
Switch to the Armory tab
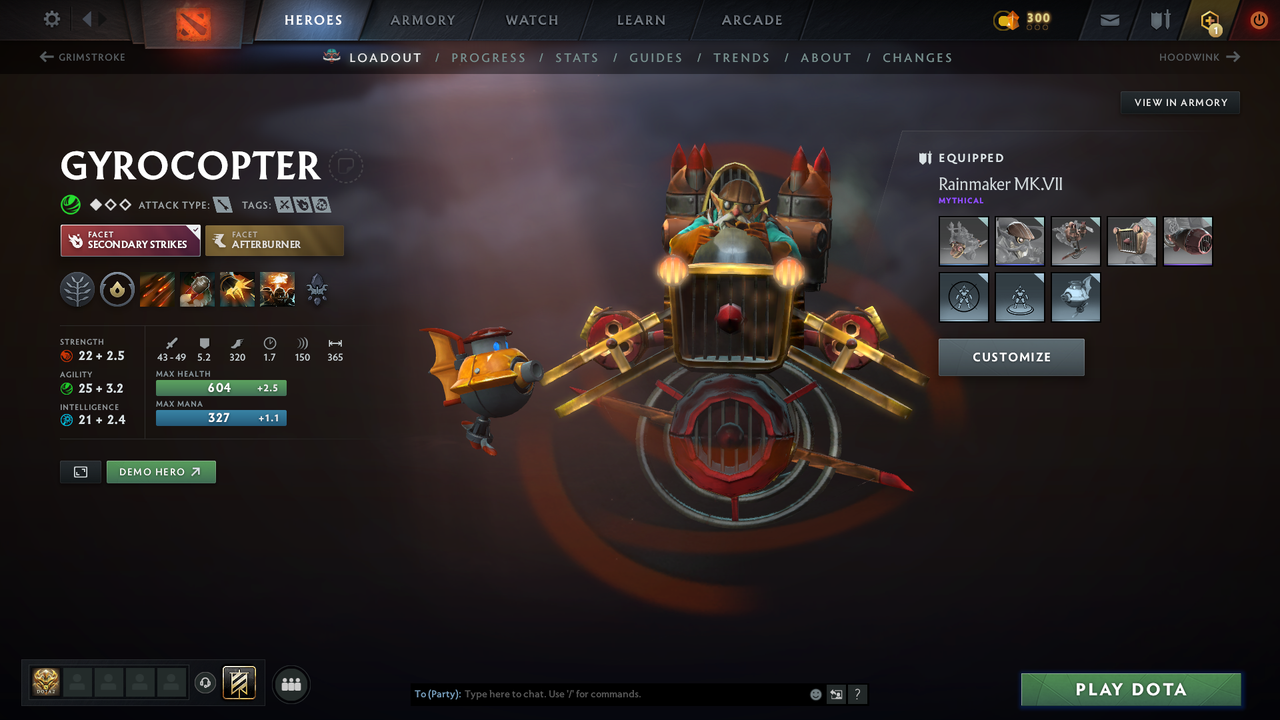coord(422,19)
